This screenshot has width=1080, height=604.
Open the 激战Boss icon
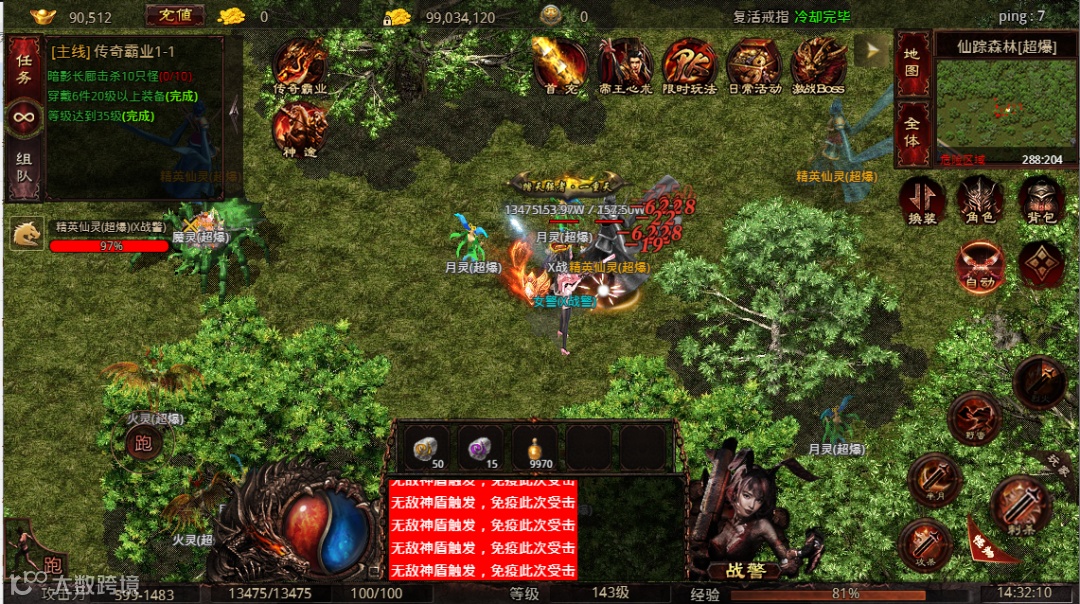point(819,65)
